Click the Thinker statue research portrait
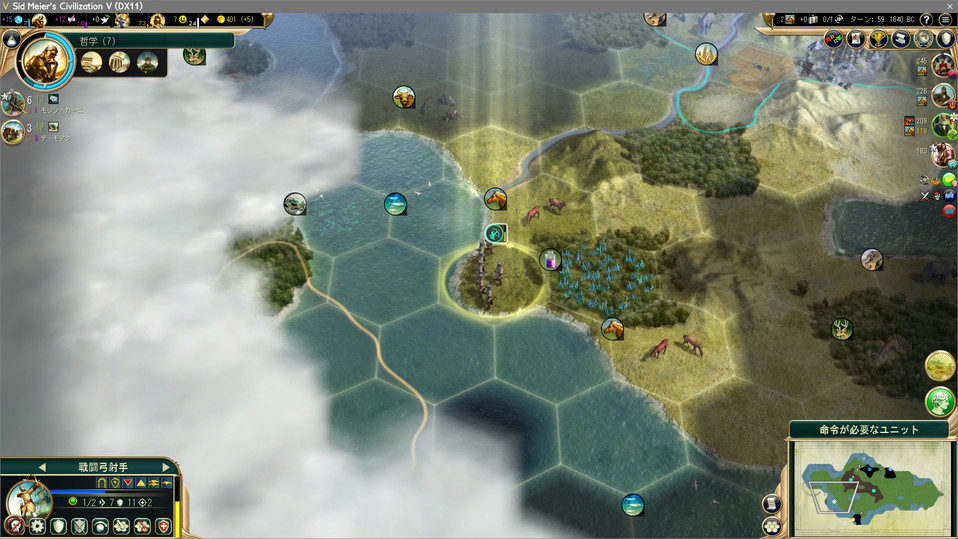The image size is (958, 539). coord(46,60)
